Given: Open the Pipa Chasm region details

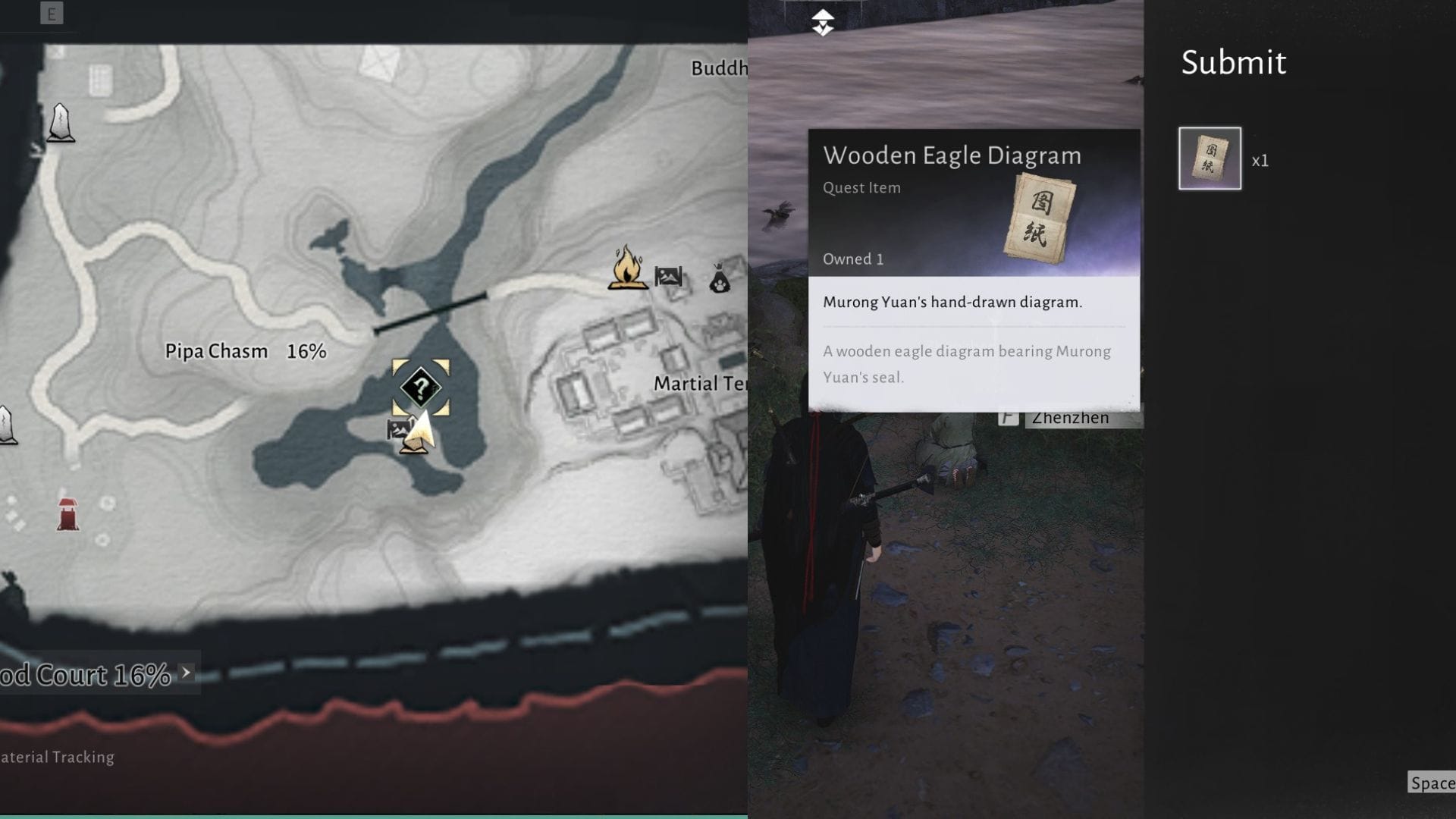Looking at the screenshot, I should coord(216,351).
